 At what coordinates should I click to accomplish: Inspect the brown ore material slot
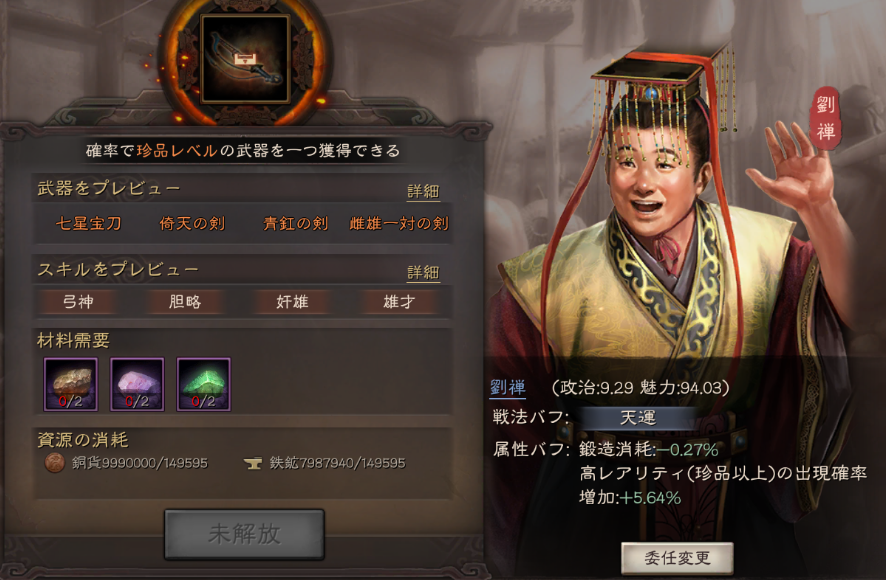[x=71, y=384]
